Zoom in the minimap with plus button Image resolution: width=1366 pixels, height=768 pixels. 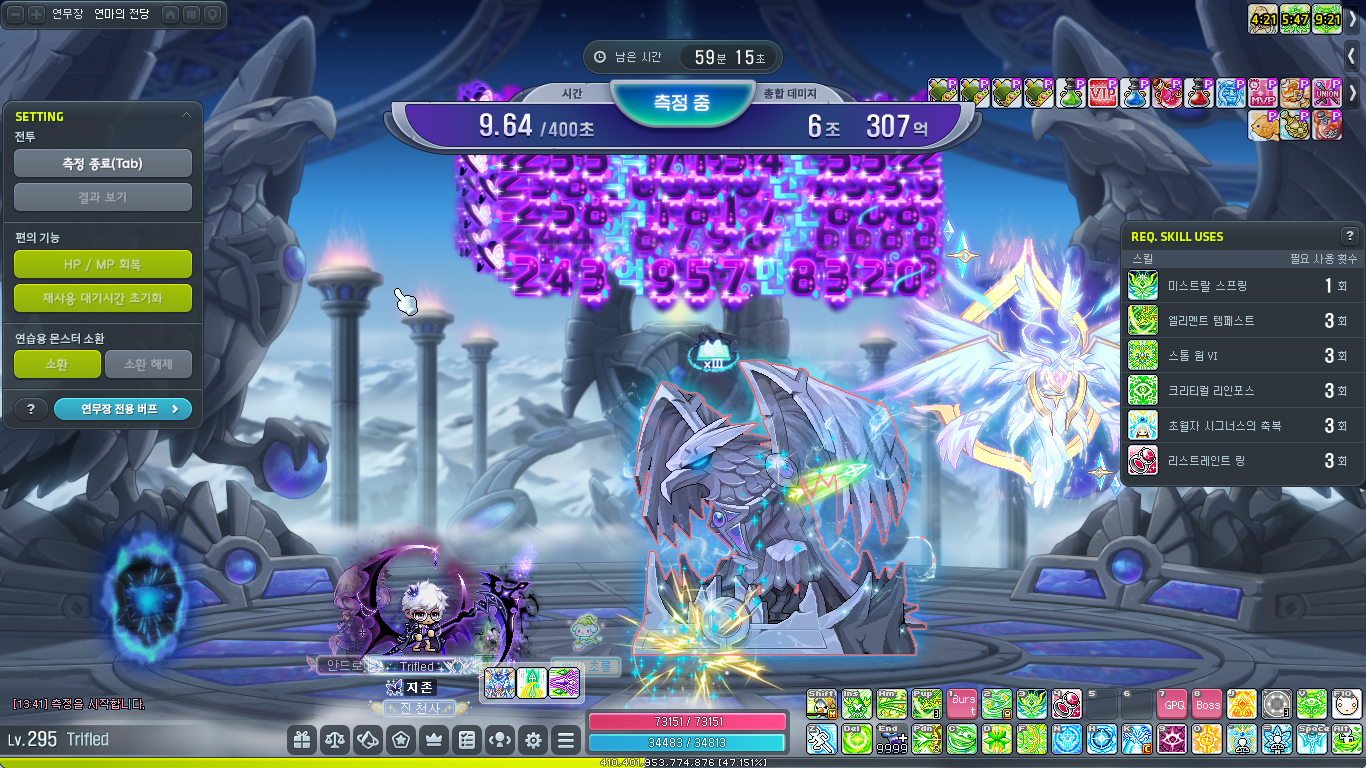[x=36, y=15]
